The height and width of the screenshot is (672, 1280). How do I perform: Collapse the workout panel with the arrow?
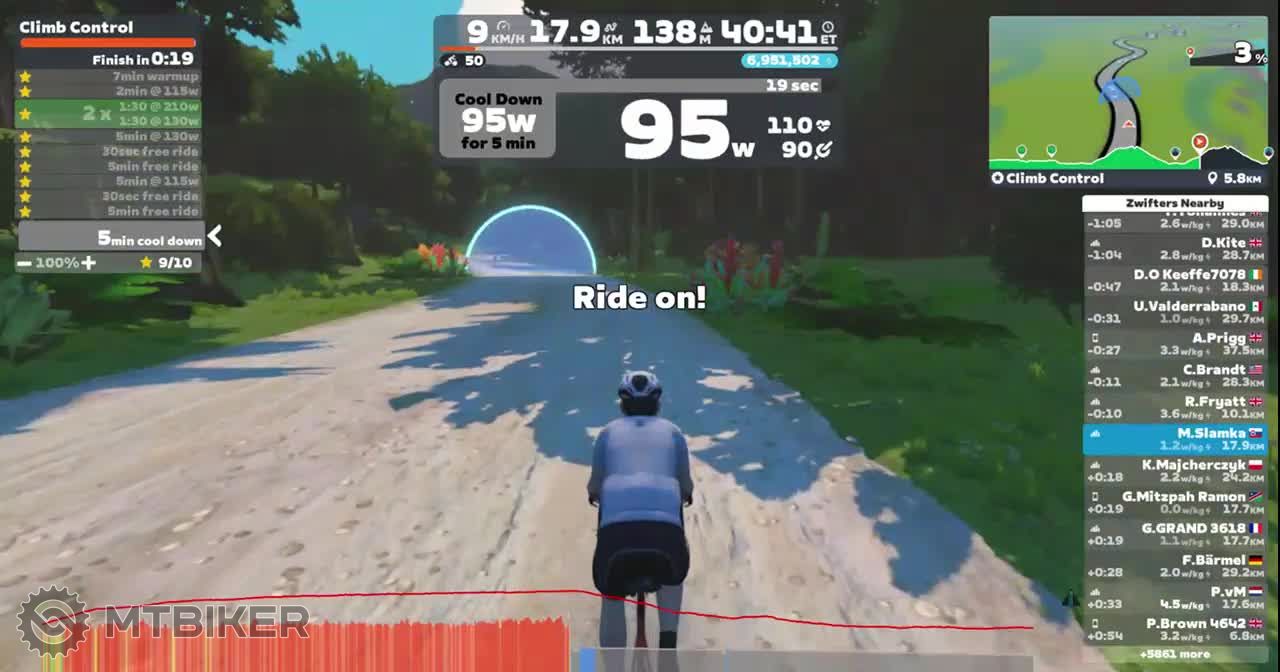[214, 236]
